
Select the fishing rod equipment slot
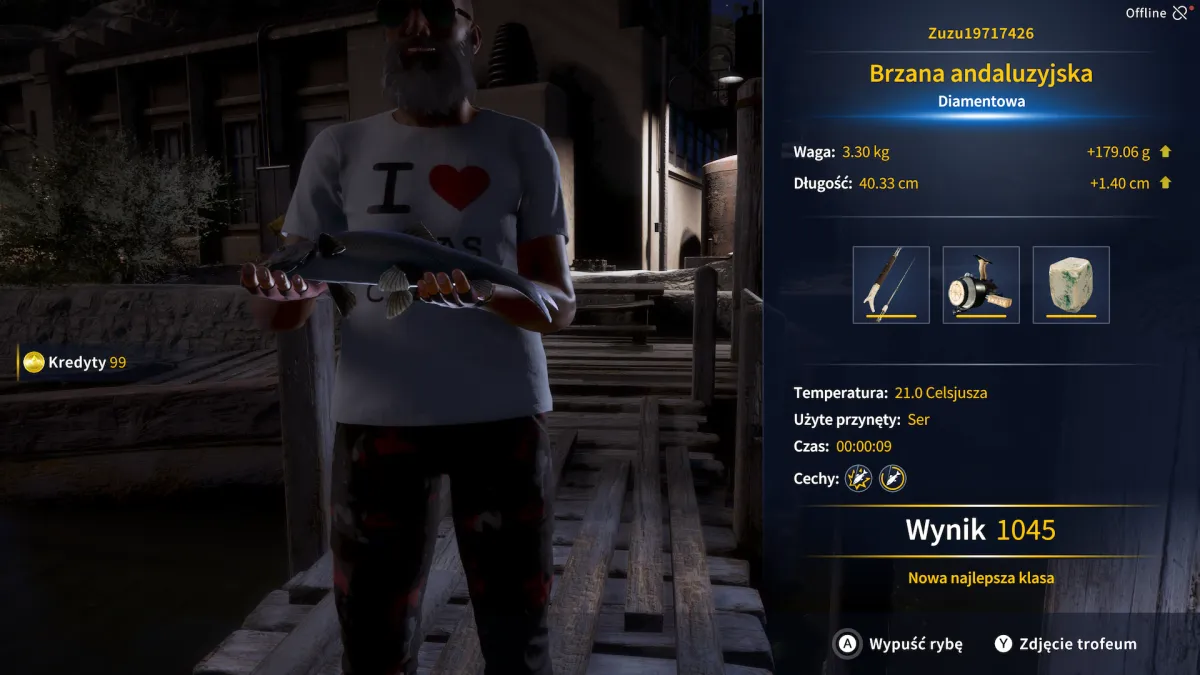pos(891,285)
